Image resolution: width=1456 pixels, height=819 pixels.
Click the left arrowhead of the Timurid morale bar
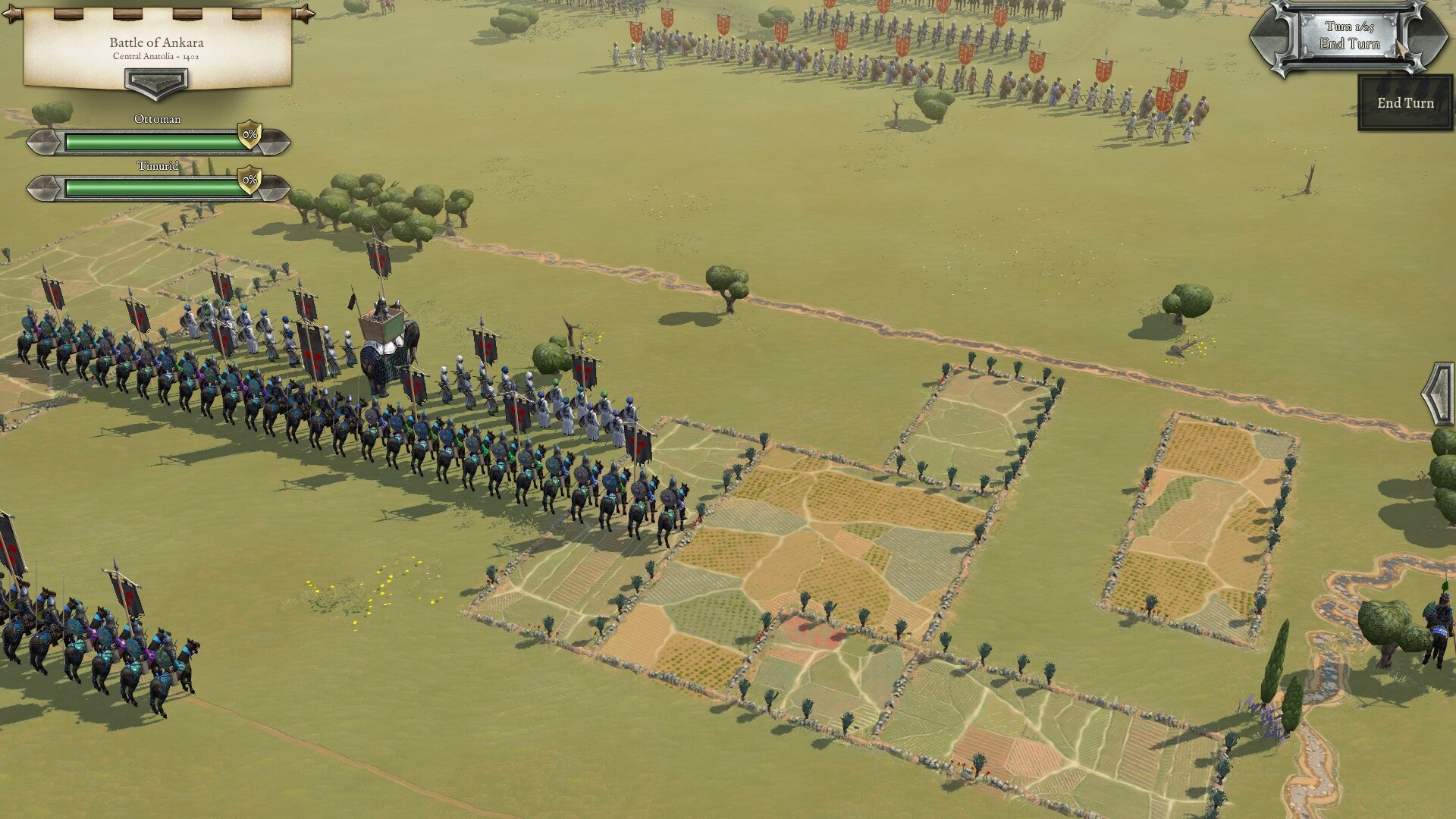click(44, 187)
